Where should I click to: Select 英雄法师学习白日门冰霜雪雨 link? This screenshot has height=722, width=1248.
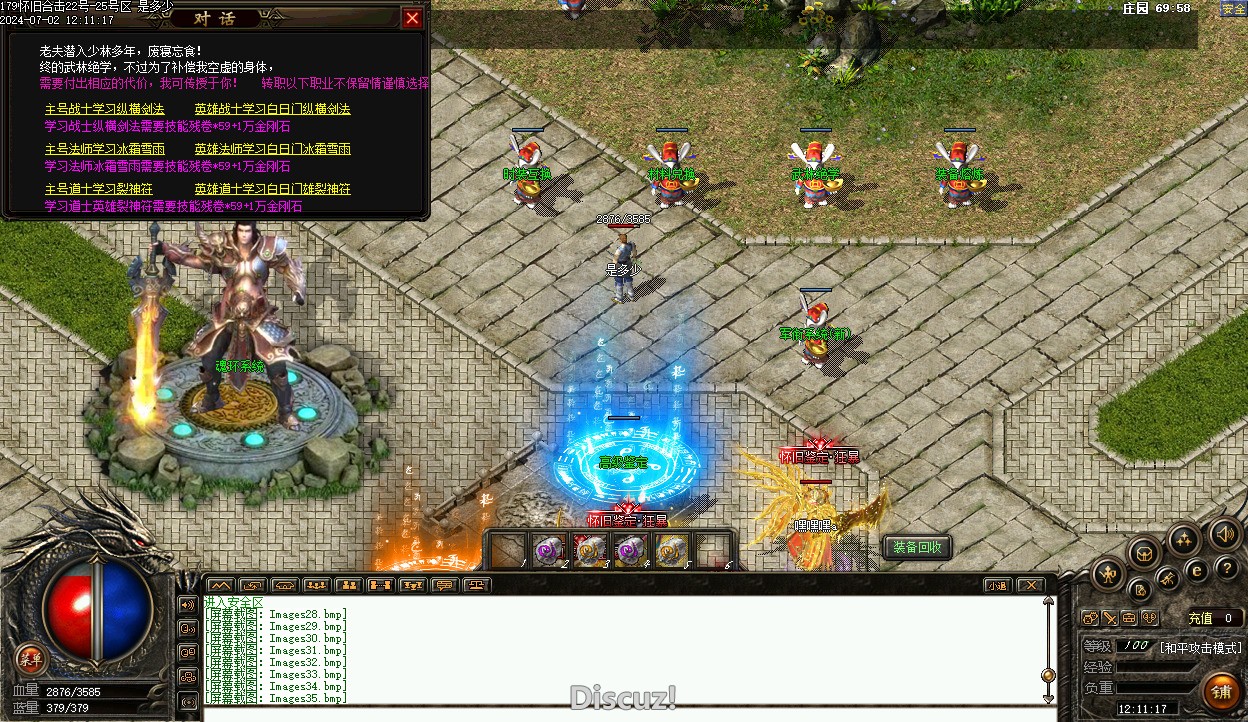click(272, 149)
